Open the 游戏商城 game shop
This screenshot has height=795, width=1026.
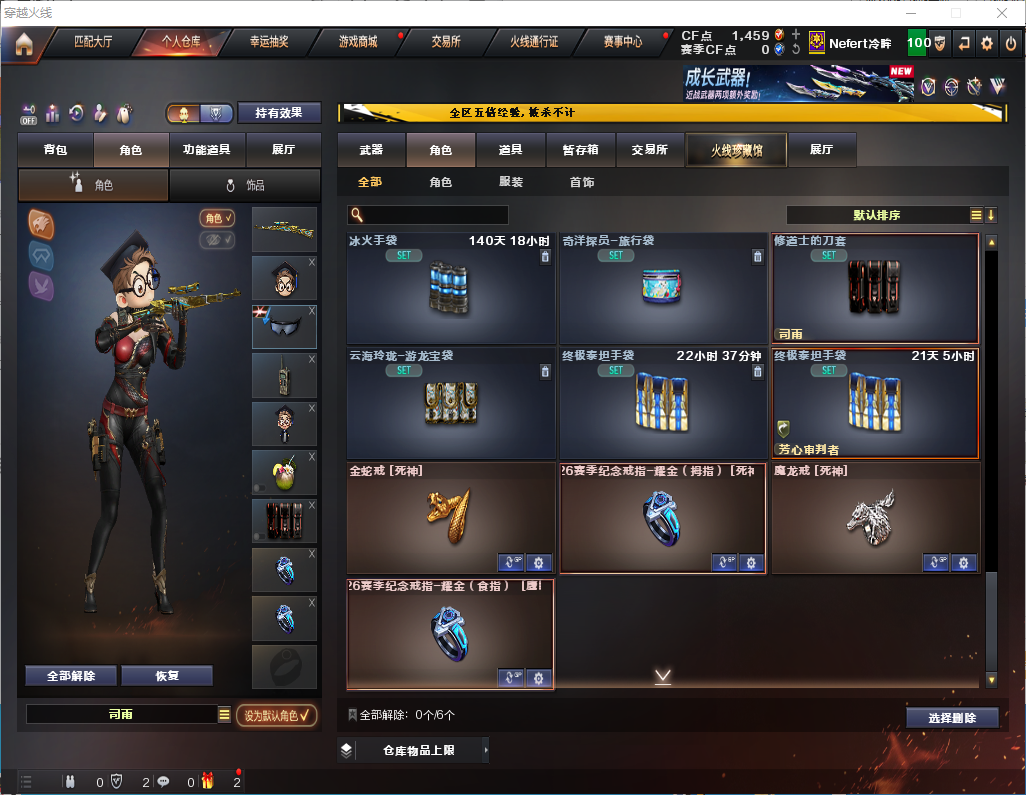point(357,42)
